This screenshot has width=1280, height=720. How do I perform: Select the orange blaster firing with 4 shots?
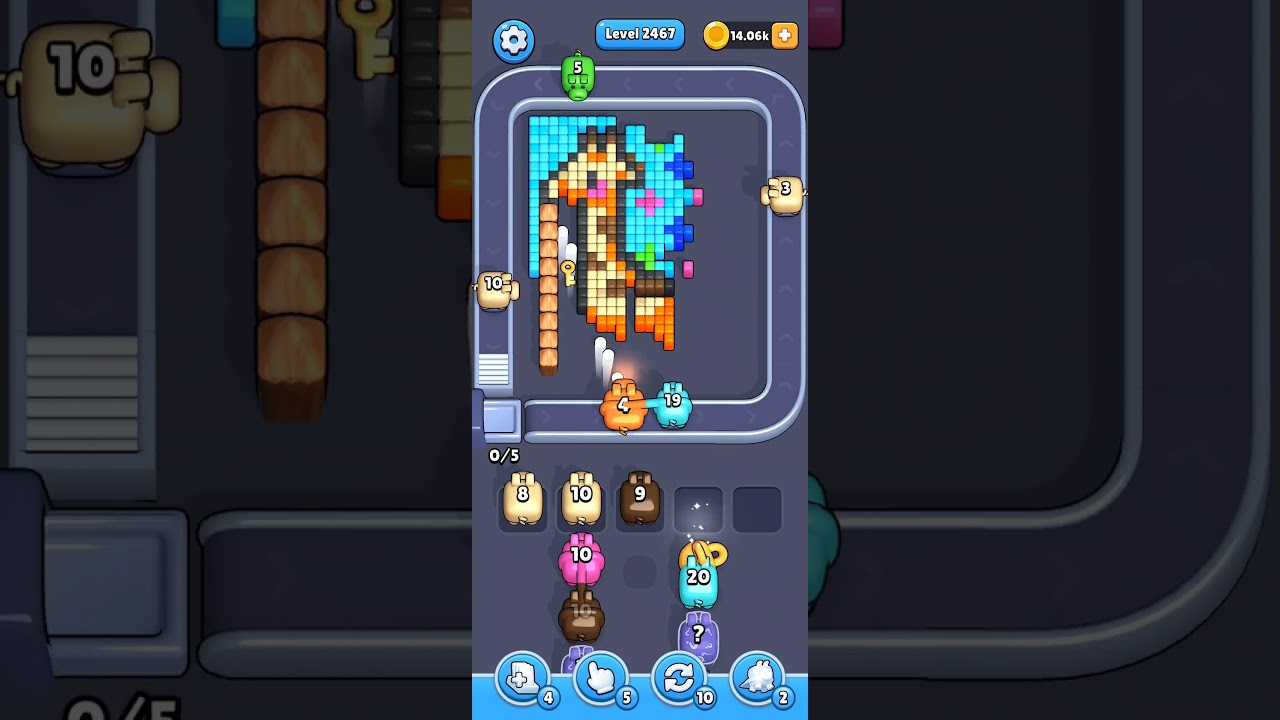pos(622,405)
